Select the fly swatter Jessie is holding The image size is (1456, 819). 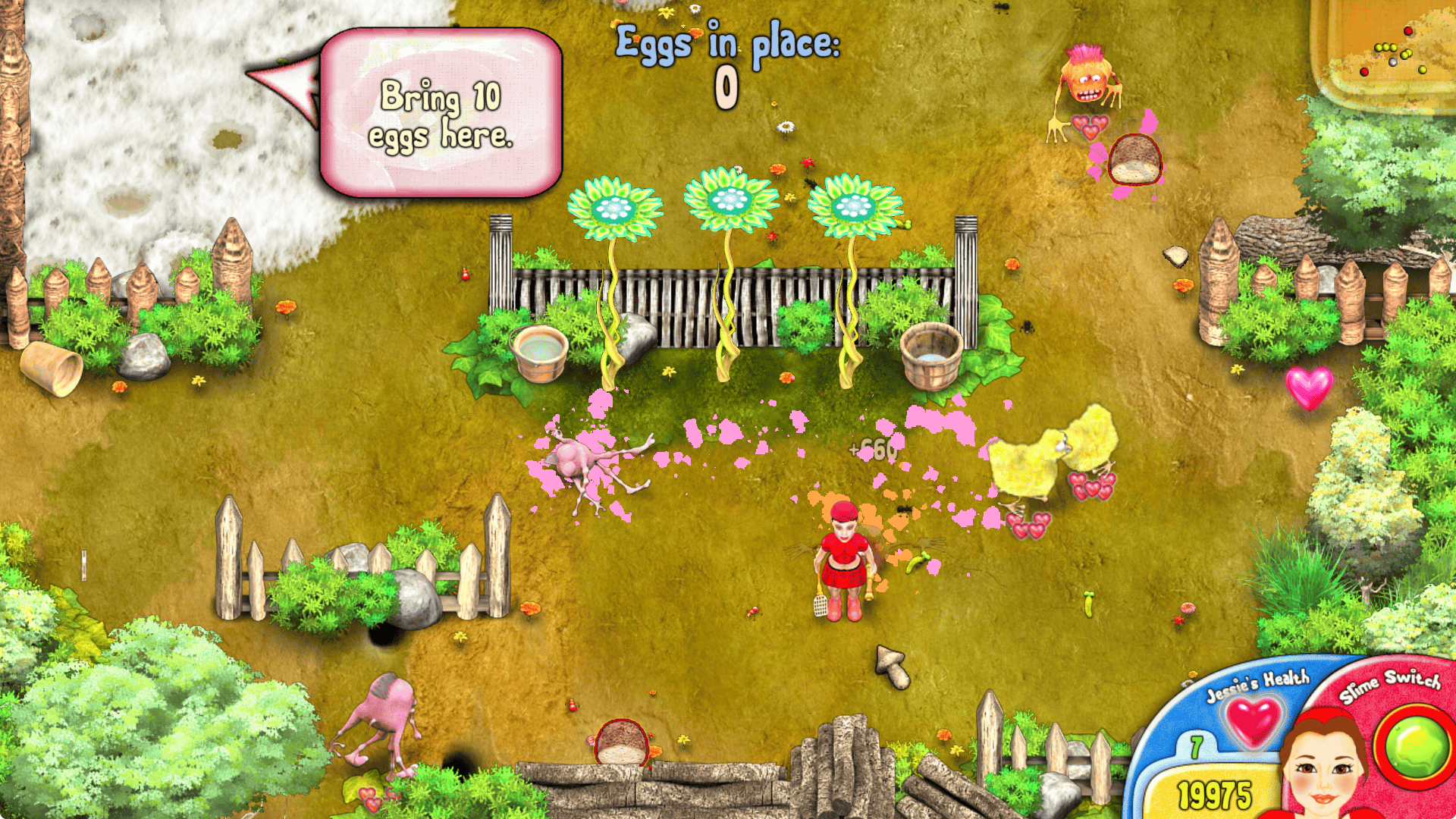tap(819, 607)
